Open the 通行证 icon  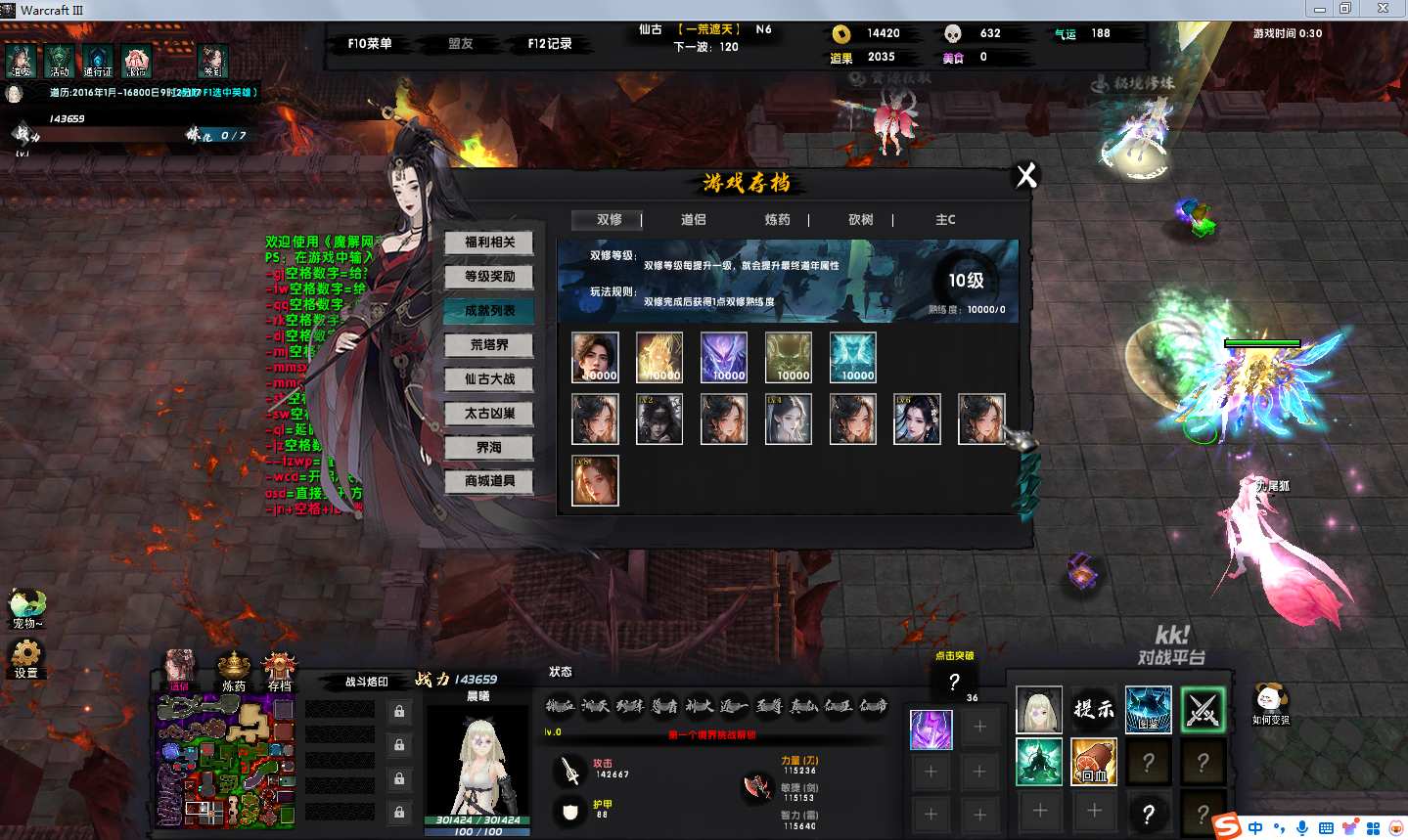(x=98, y=61)
